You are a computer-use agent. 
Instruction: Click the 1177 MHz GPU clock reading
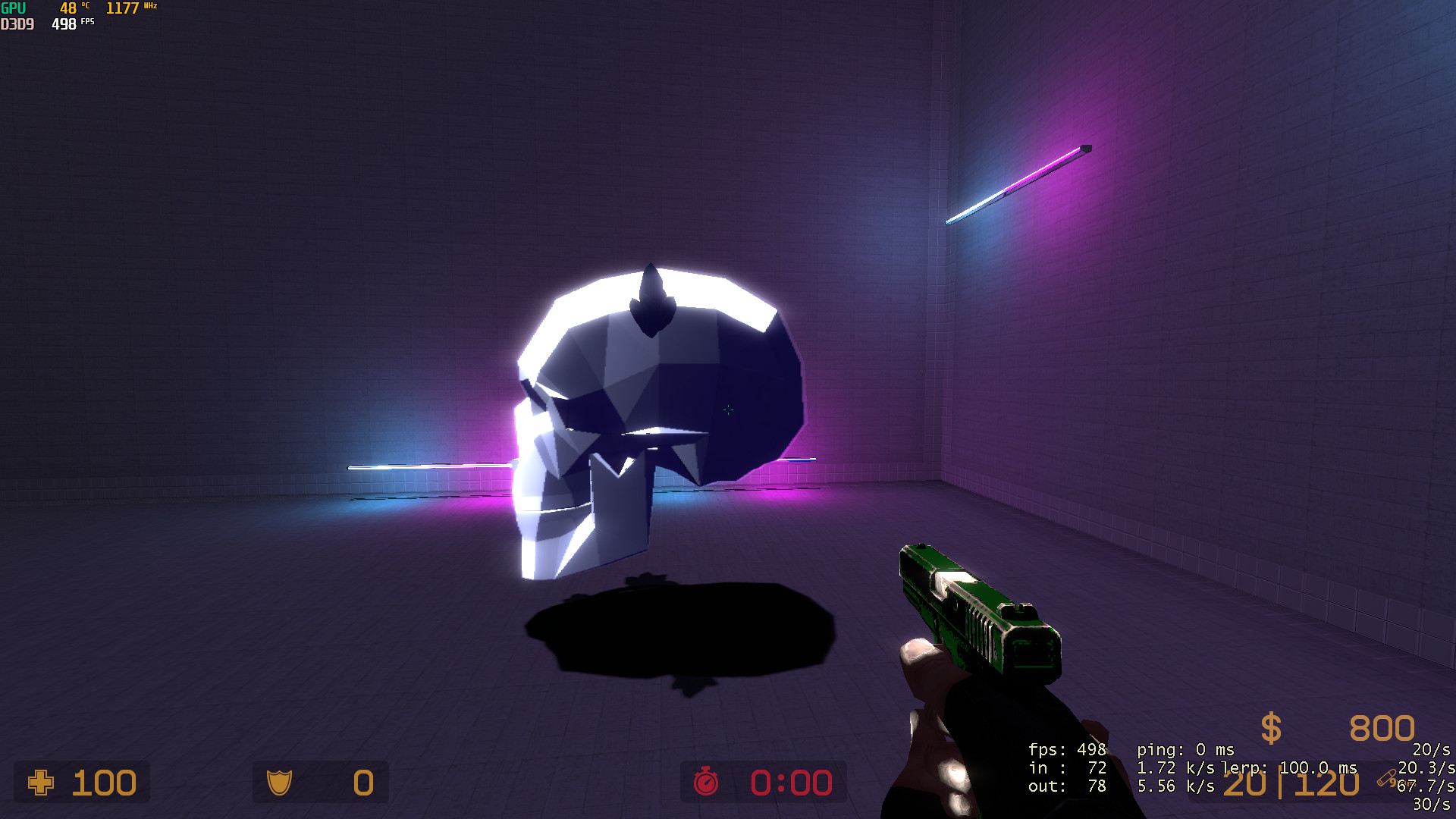123,7
